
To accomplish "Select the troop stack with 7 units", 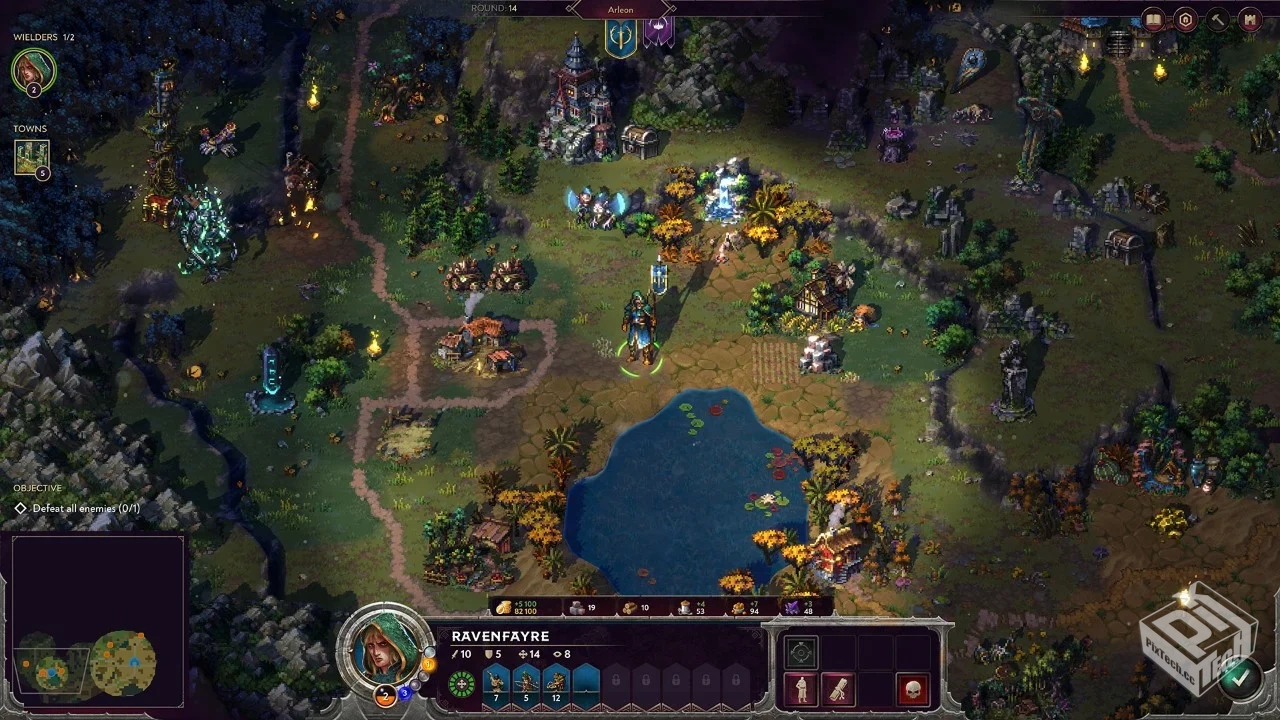I will pos(496,683).
